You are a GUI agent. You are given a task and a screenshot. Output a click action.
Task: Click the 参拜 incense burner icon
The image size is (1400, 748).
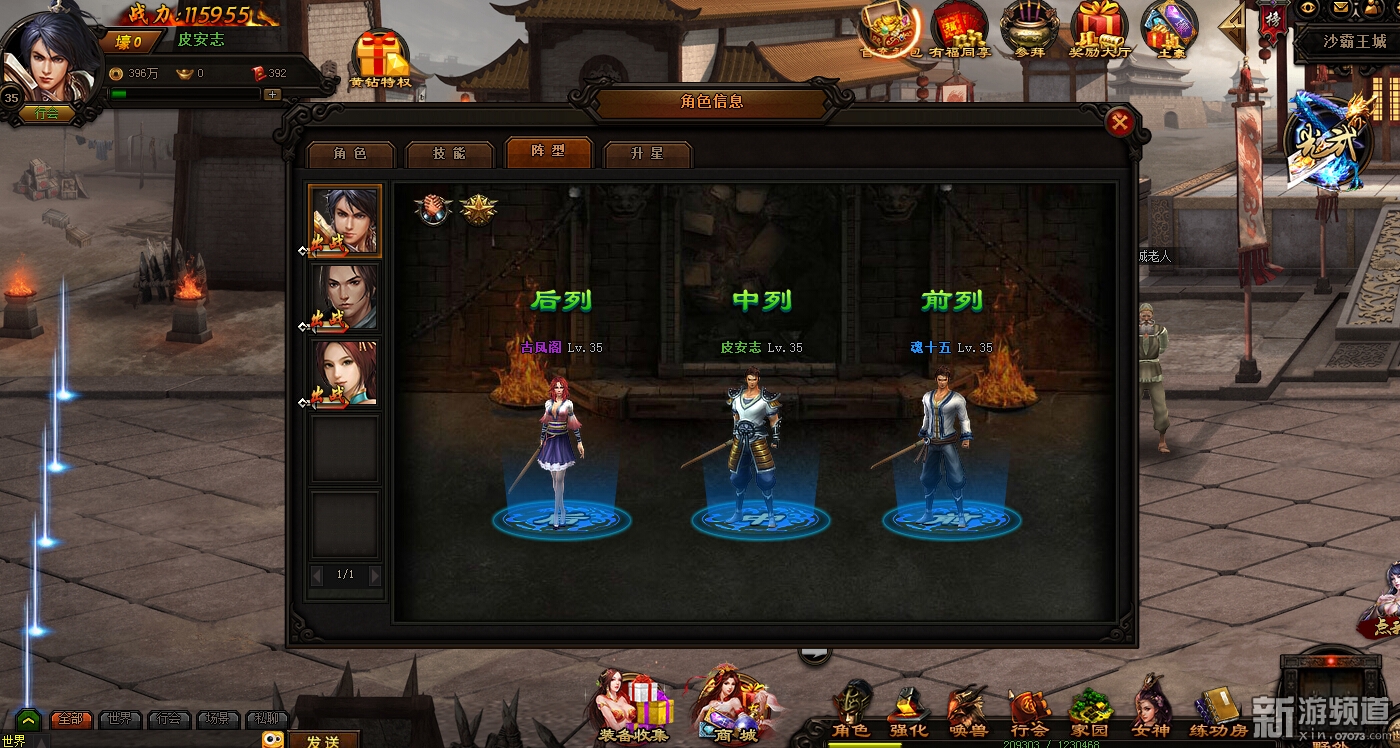[1029, 28]
